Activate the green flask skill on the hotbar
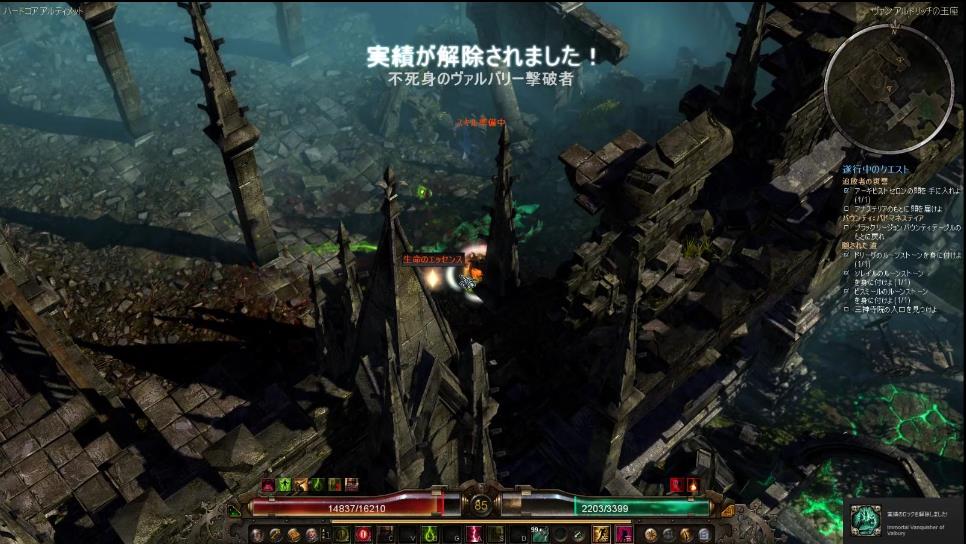This screenshot has width=966, height=544. (x=427, y=534)
